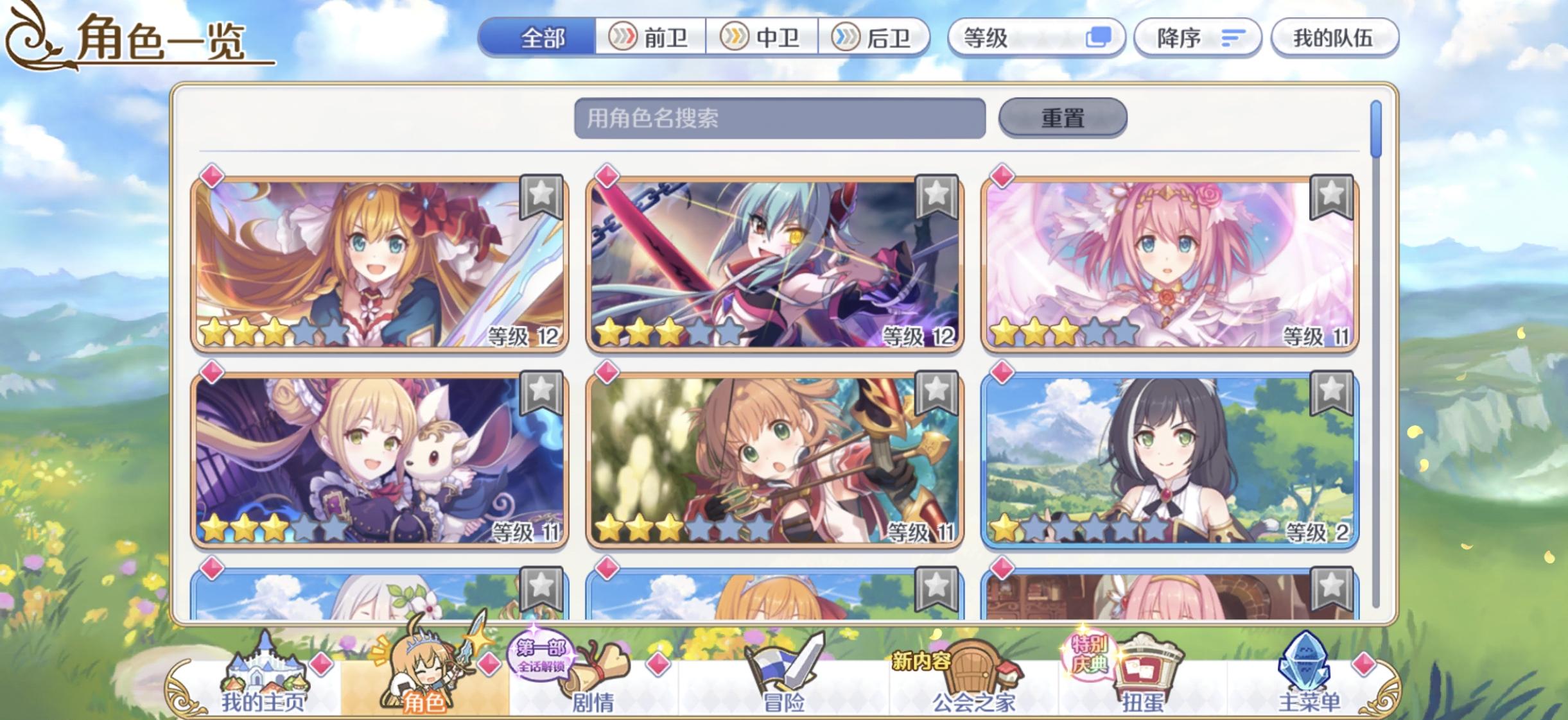
Task: Open 我的队伍 my teams
Action: [x=1334, y=39]
